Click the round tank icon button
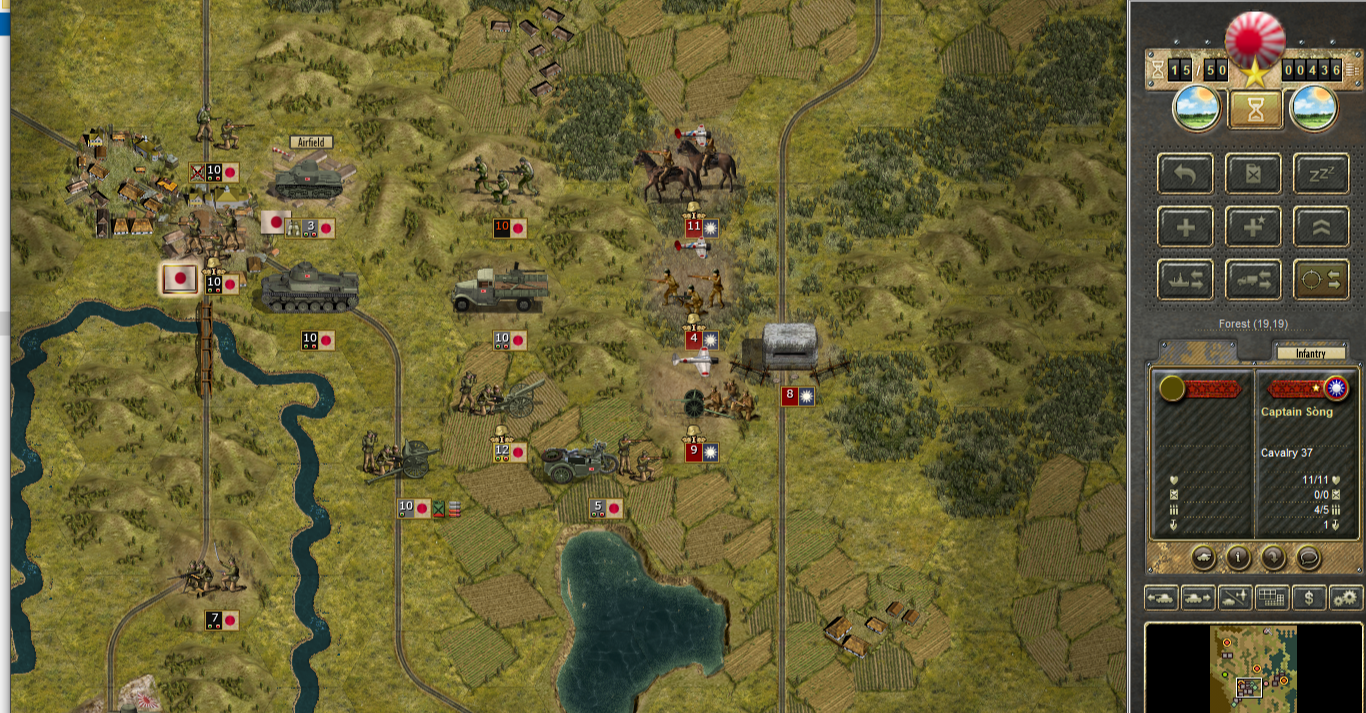The height and width of the screenshot is (713, 1366). [x=1204, y=557]
